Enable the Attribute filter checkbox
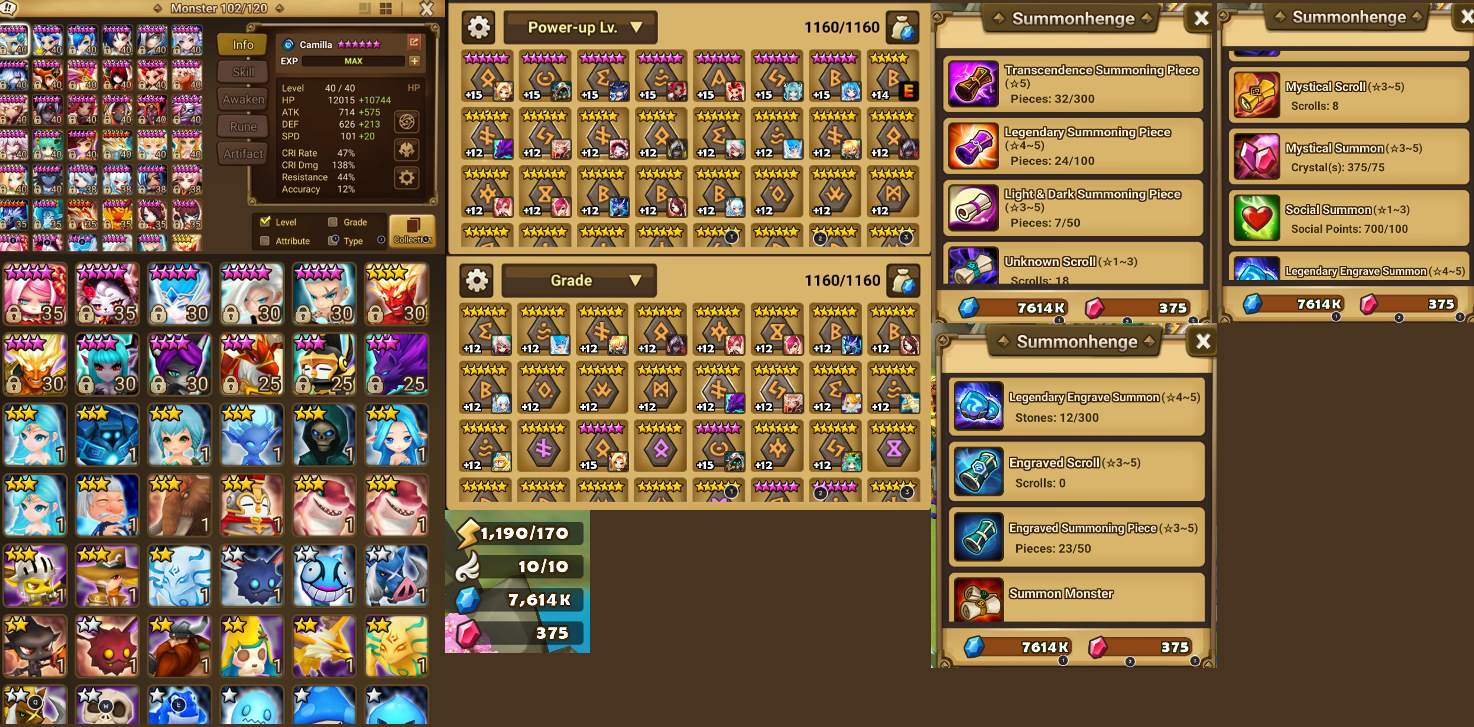 (x=265, y=241)
